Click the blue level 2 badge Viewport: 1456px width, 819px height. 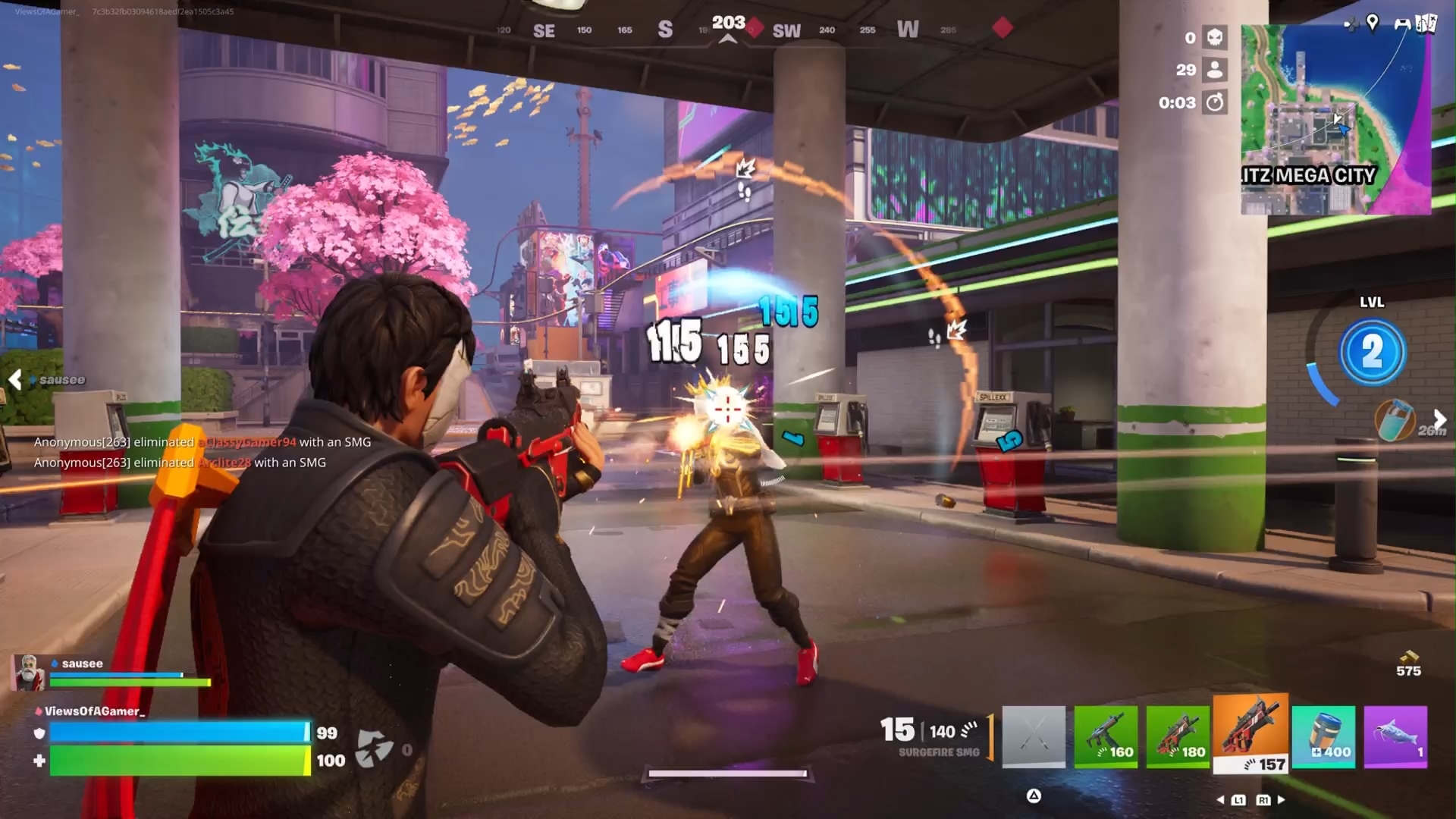[1372, 352]
